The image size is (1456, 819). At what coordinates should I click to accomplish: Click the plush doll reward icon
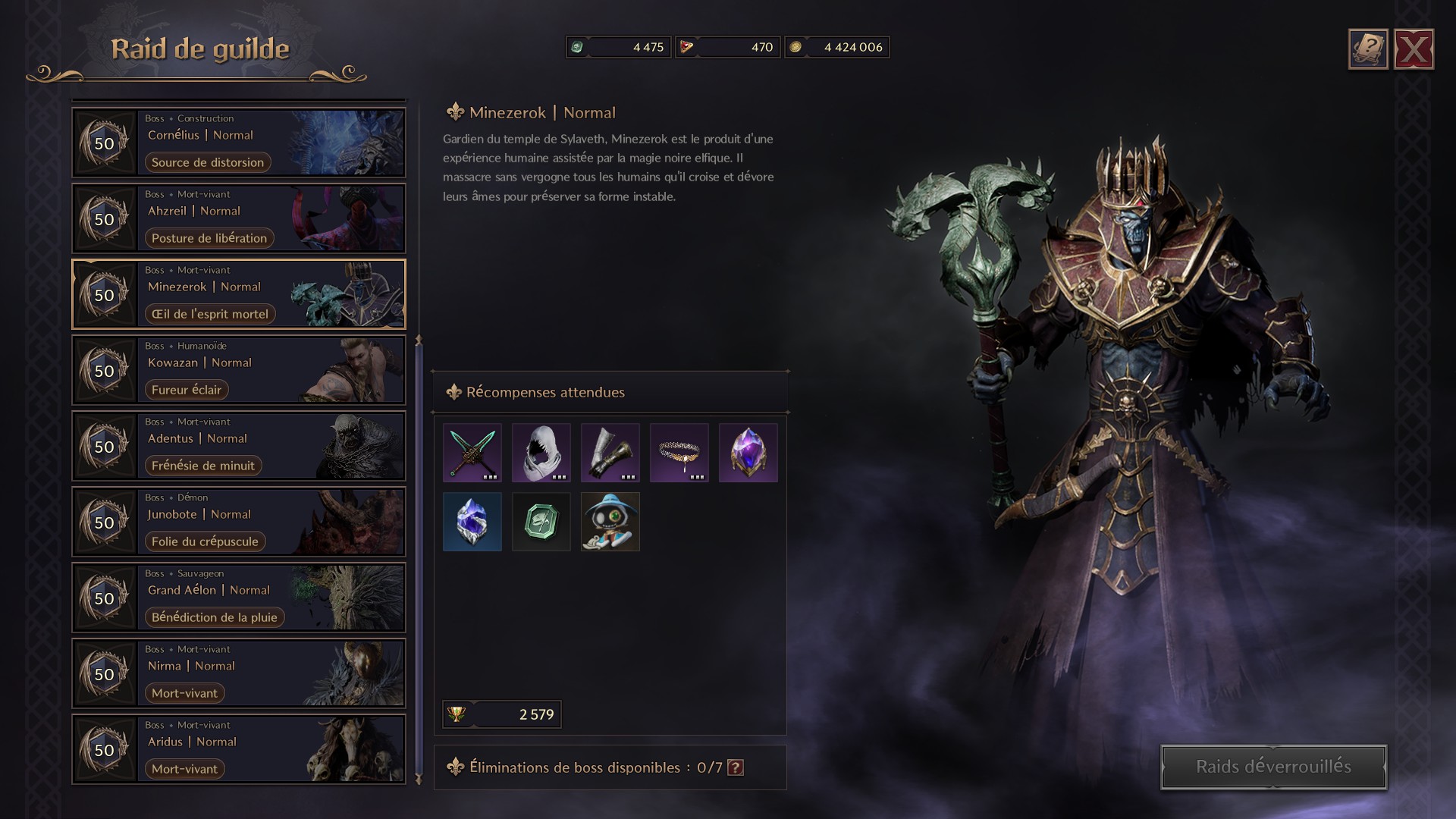[610, 522]
